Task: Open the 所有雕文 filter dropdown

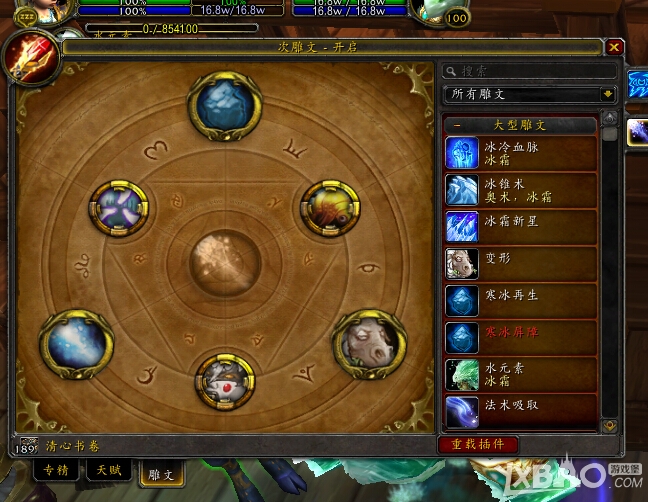Action: (530, 94)
